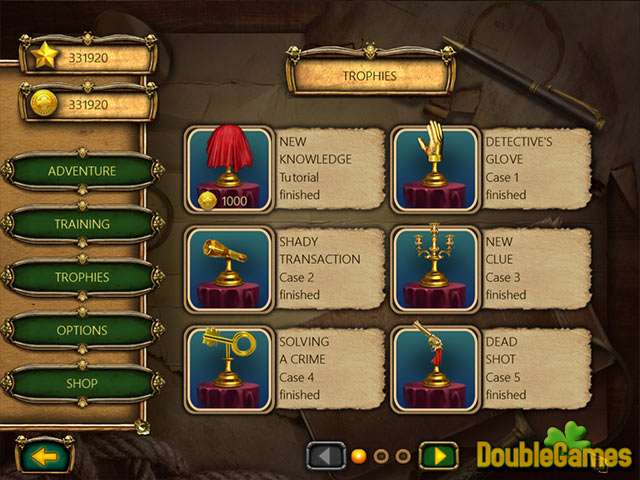Select the Trophies menu entry
The height and width of the screenshot is (480, 640).
coord(82,277)
